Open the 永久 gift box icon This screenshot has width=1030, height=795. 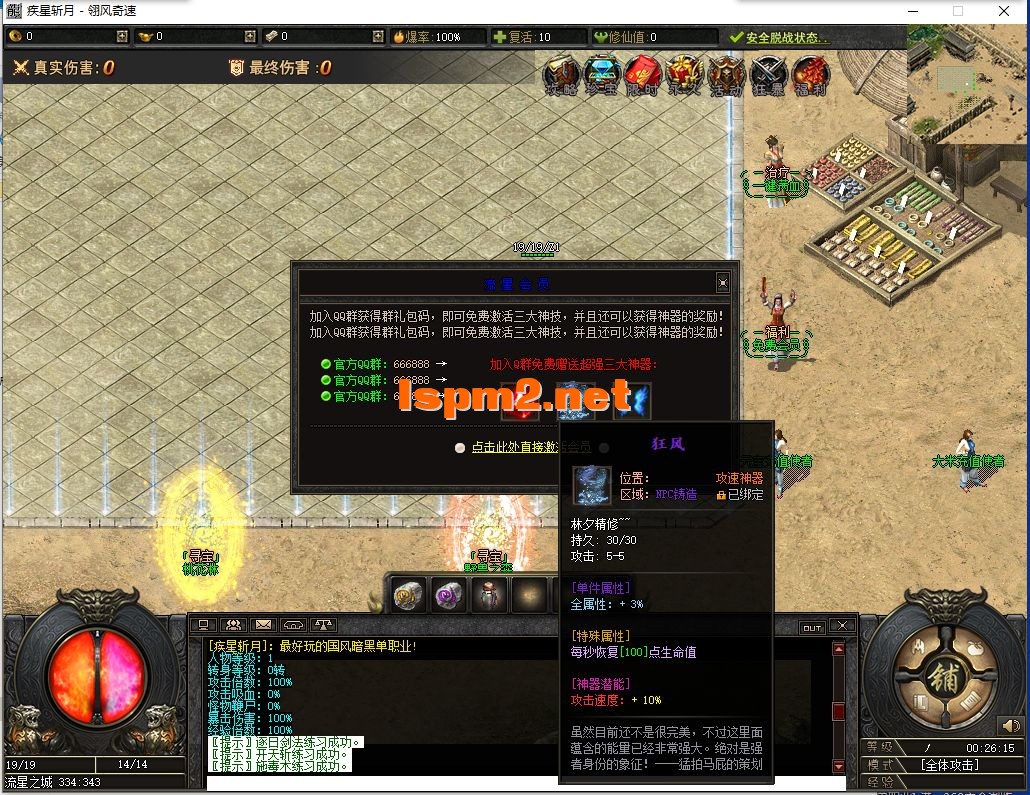coord(685,73)
